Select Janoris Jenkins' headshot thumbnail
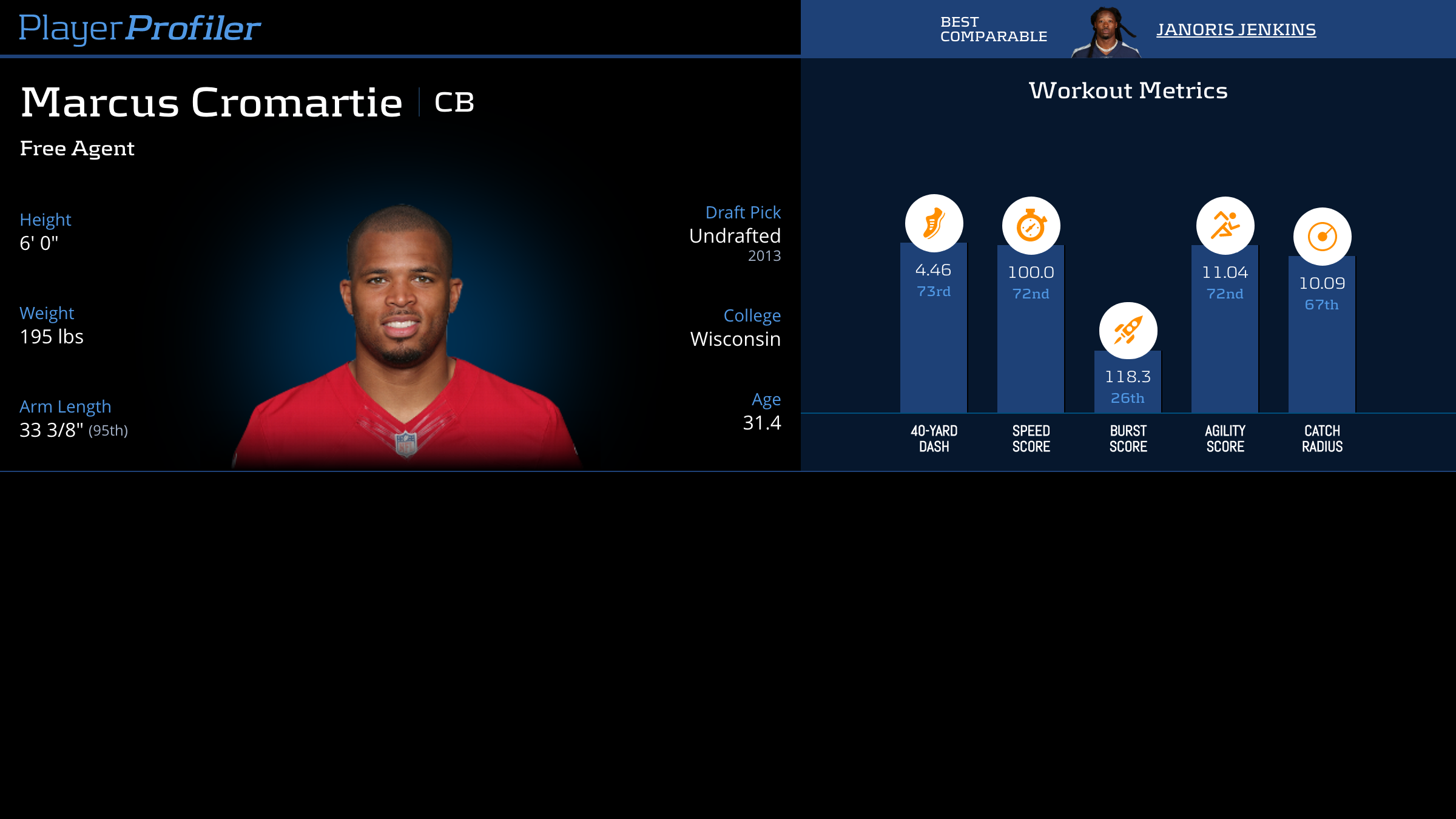1456x819 pixels. coord(1105,33)
